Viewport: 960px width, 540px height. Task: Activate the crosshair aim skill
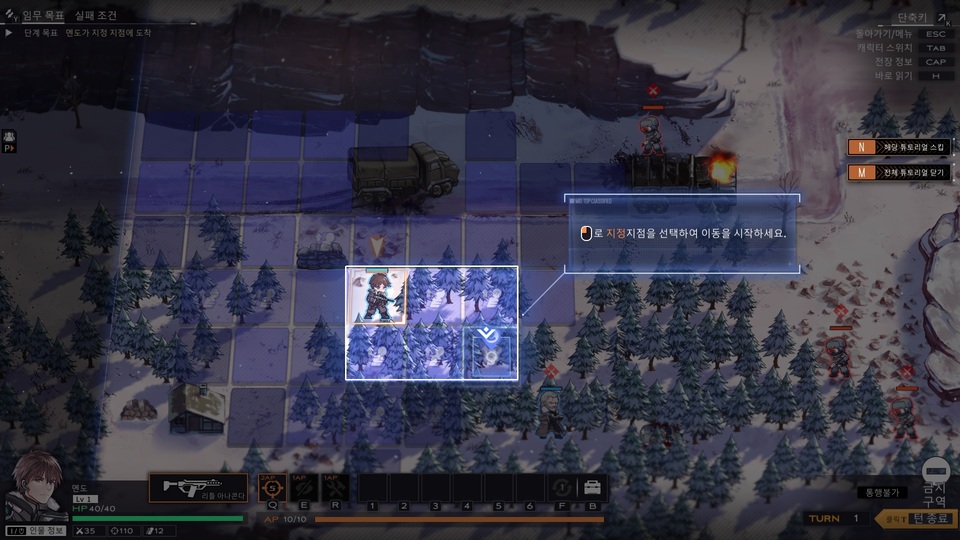pos(273,487)
